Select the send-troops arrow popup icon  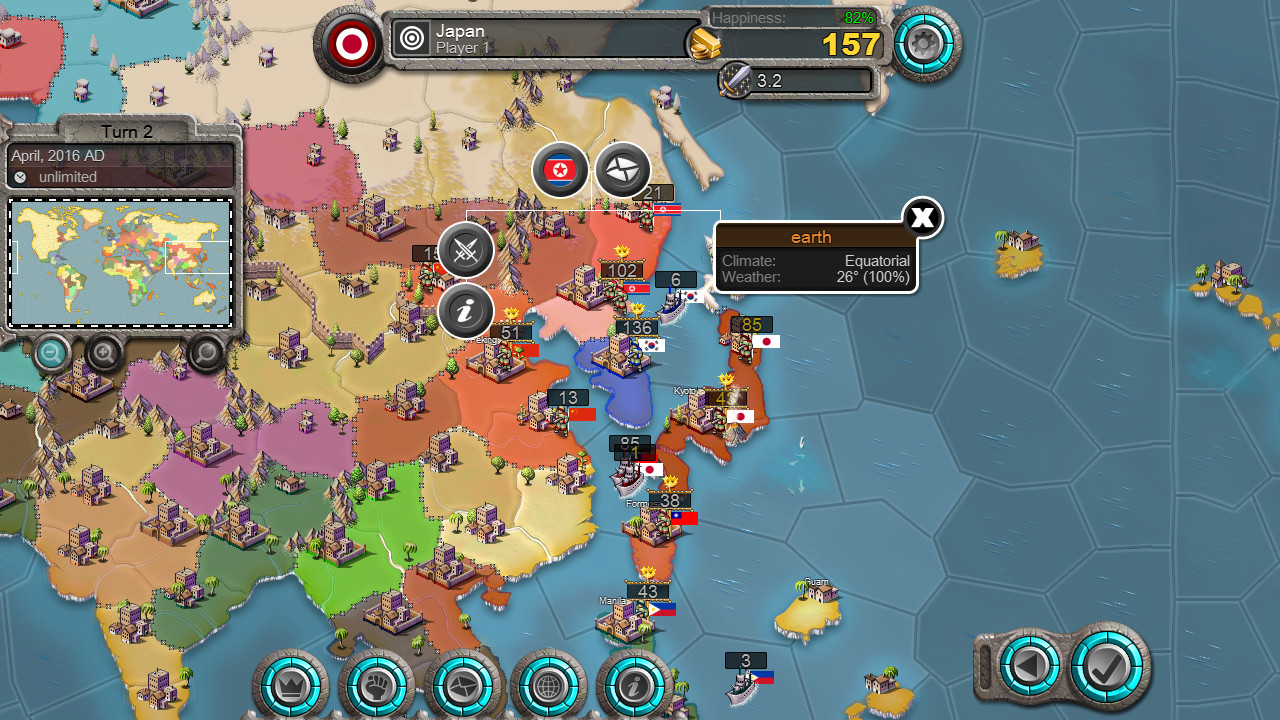(624, 170)
